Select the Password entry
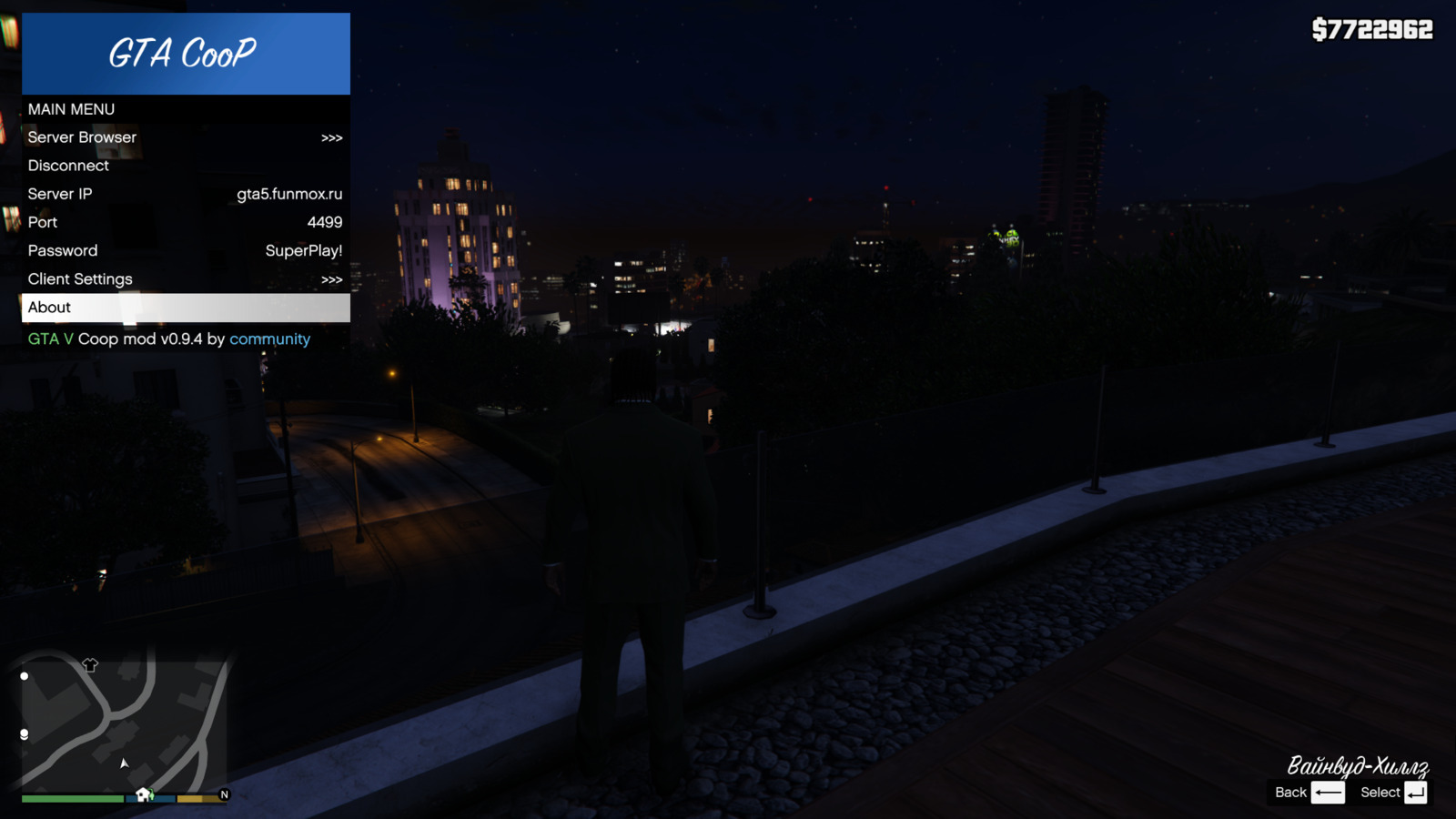This screenshot has height=819, width=1456. (185, 250)
